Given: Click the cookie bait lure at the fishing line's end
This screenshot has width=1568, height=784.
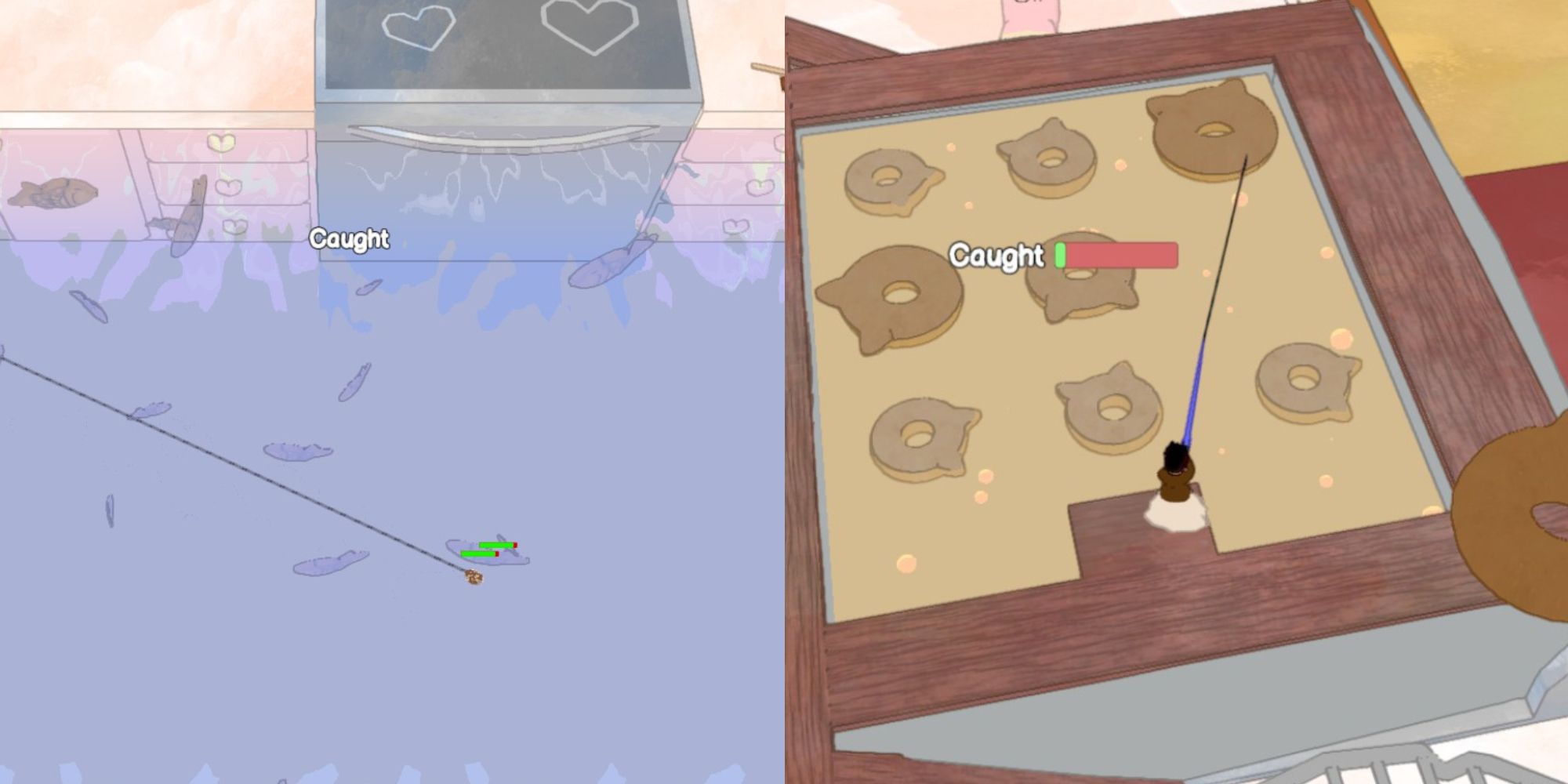Looking at the screenshot, I should click(473, 577).
